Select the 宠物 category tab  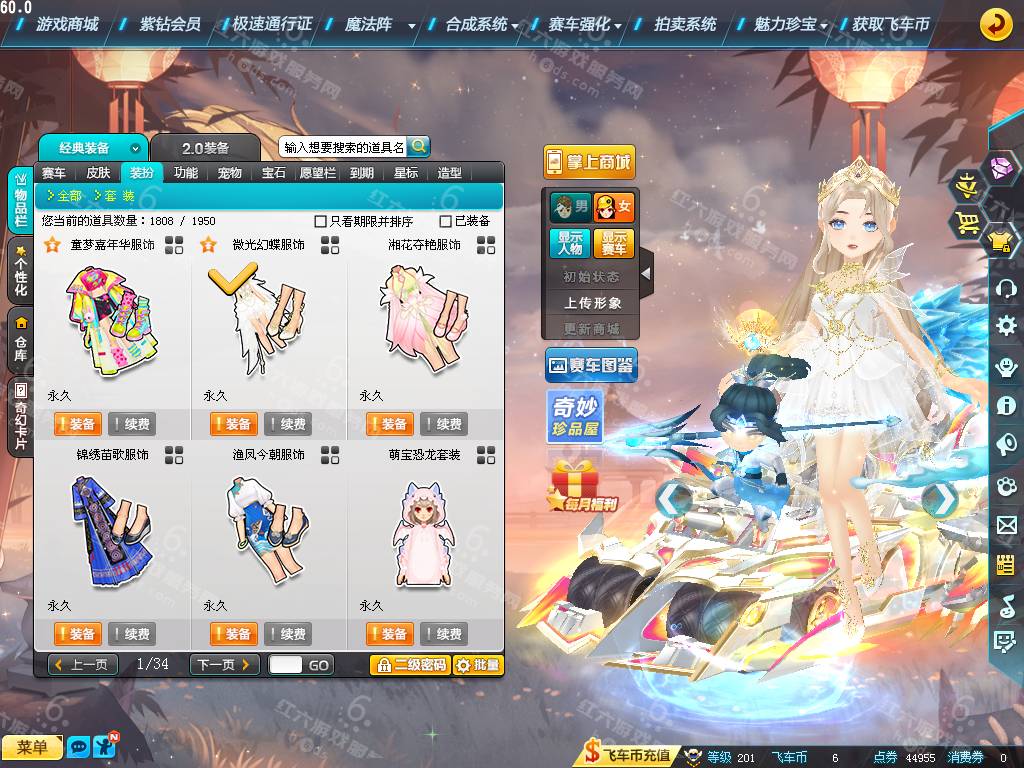pos(230,172)
